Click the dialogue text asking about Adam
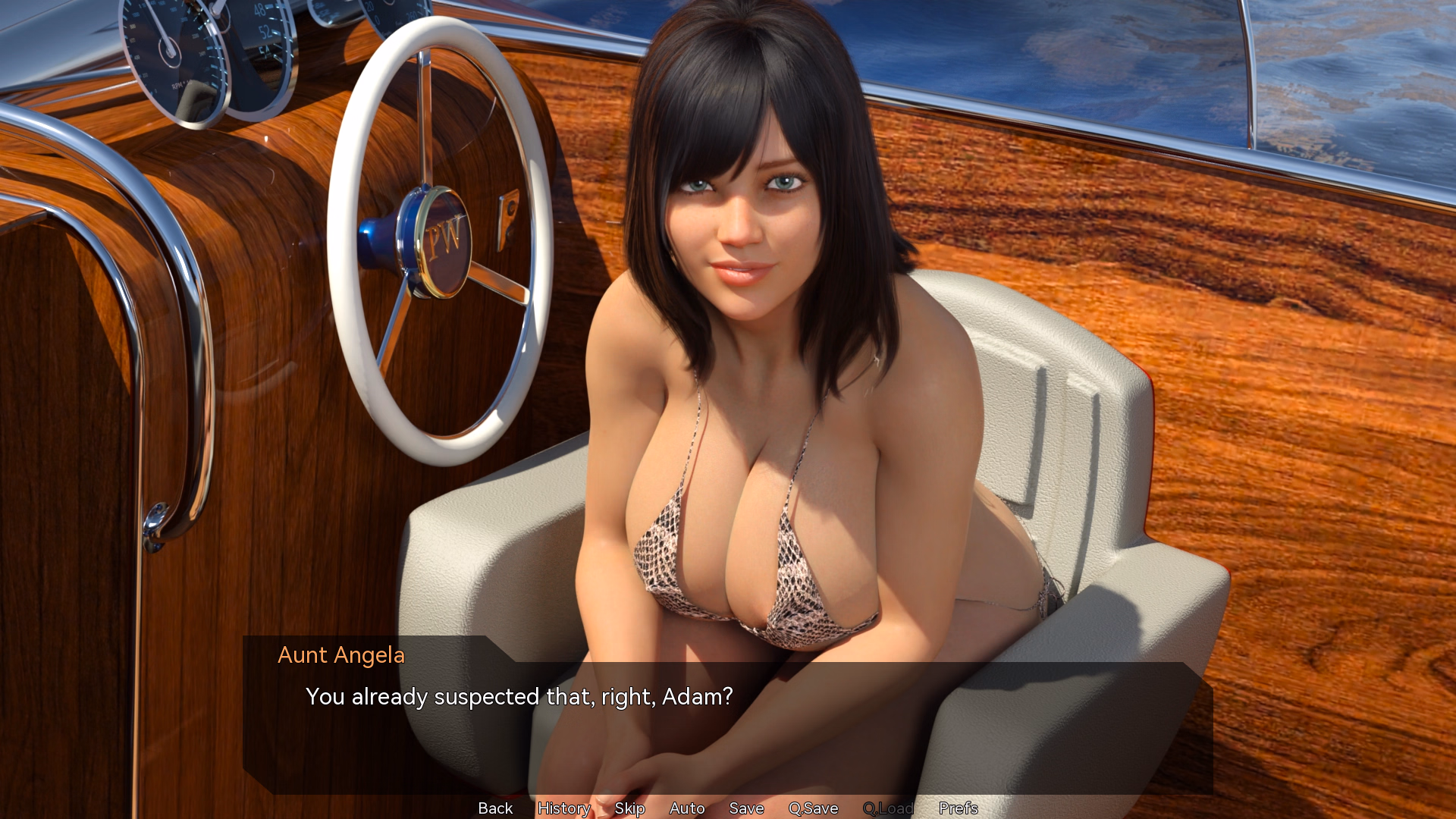Viewport: 1456px width, 819px height. click(519, 696)
